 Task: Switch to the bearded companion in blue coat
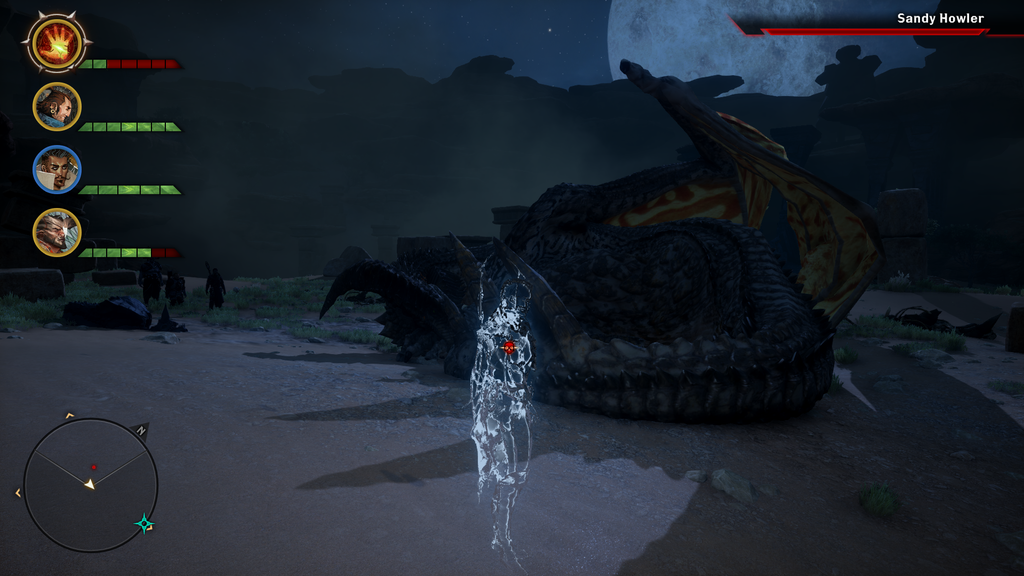(57, 106)
